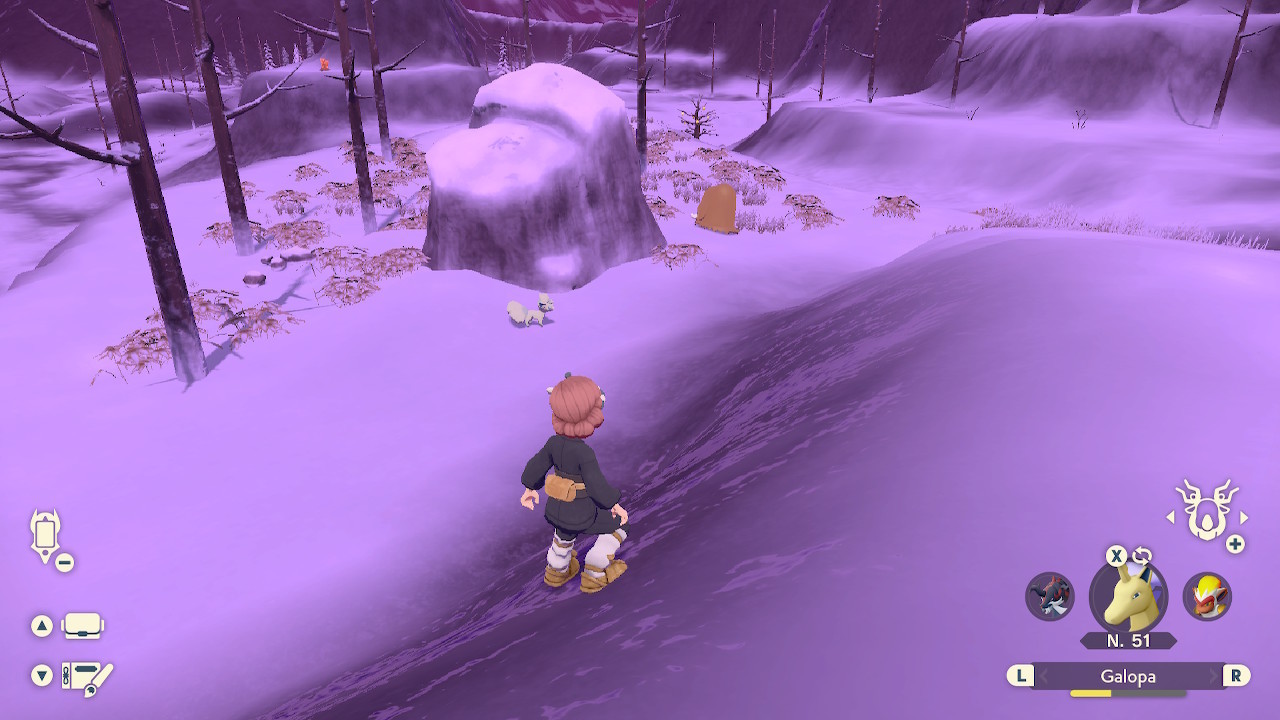This screenshot has height=720, width=1280.
Task: Open the Arc Phone map icon
Action: coord(46,533)
